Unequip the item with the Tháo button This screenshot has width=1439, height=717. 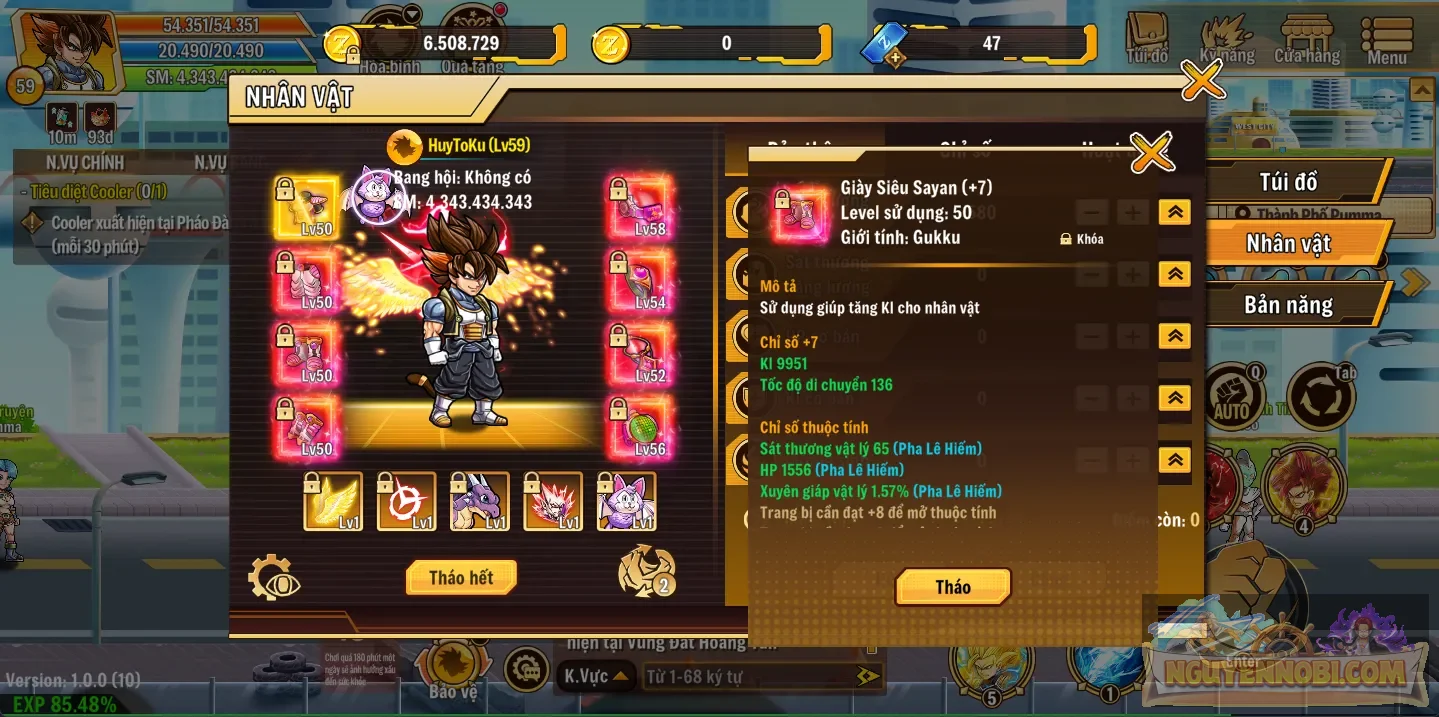[952, 587]
